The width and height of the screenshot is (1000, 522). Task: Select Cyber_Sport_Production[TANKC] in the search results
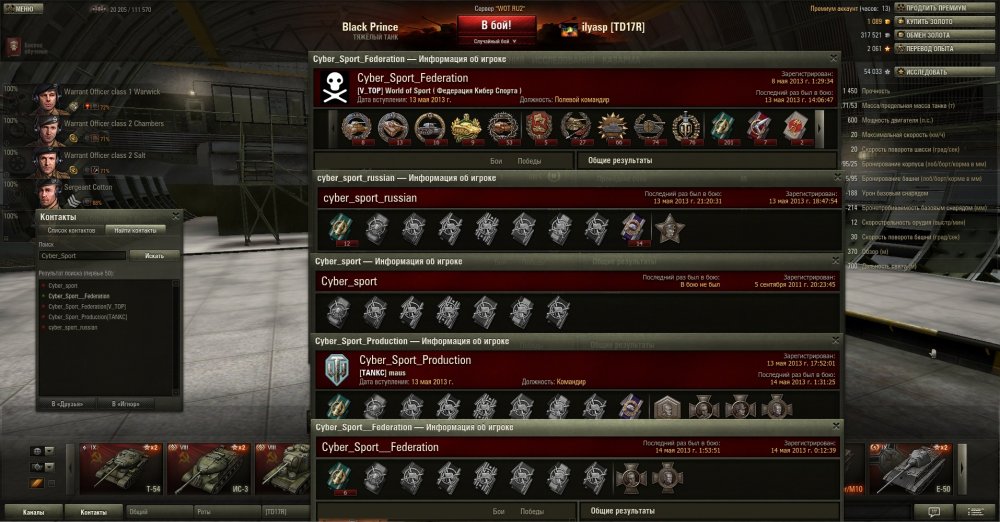[87, 317]
